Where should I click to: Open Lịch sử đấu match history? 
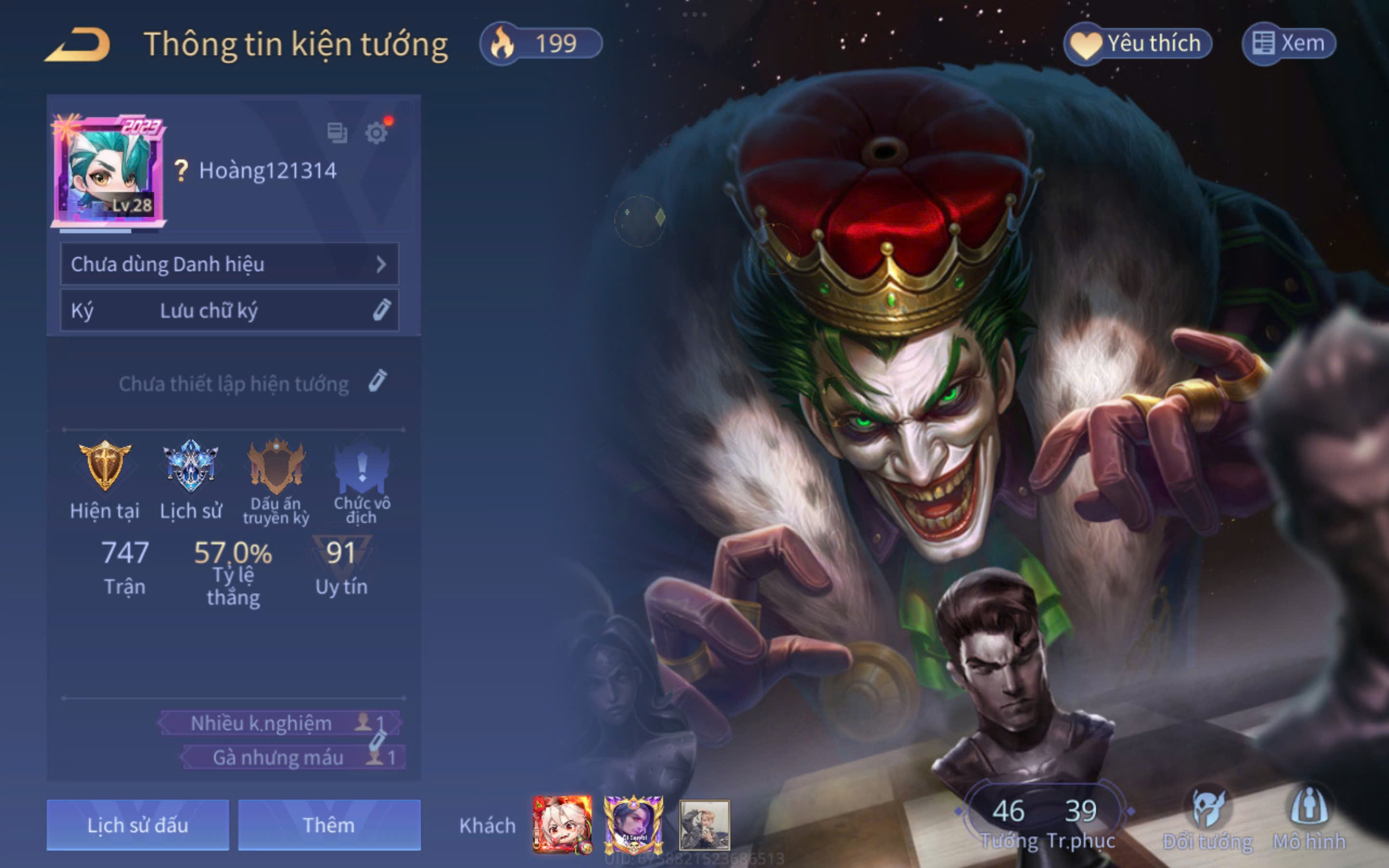(x=138, y=825)
